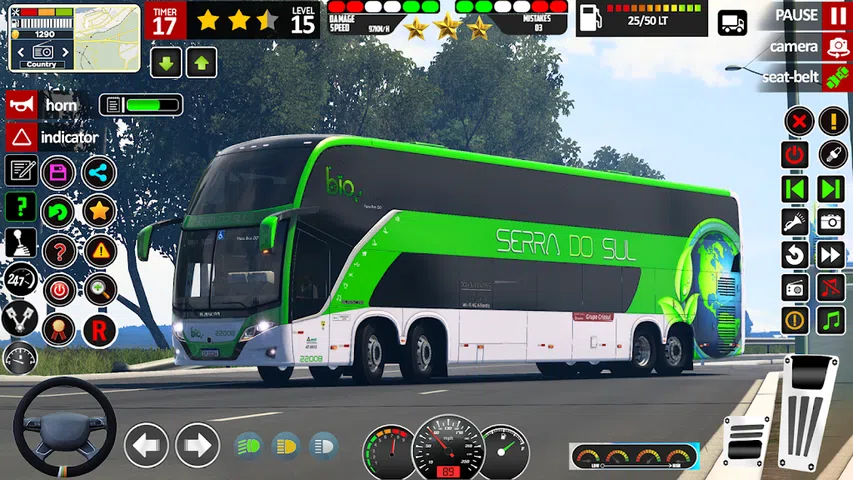Click the green music note icon
Screen dimensions: 853x480
click(831, 320)
